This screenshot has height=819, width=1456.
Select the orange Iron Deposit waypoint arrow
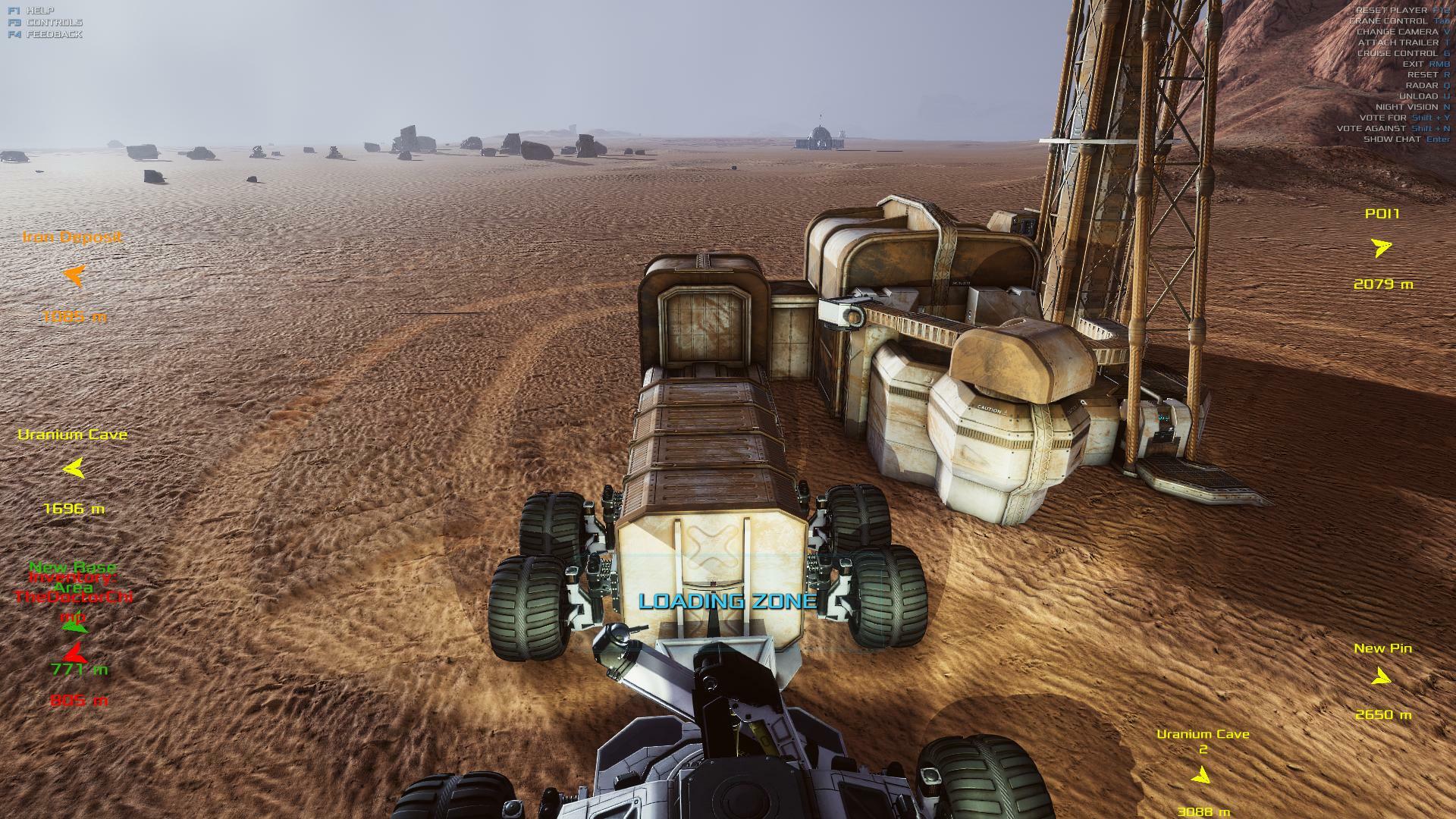tap(74, 275)
